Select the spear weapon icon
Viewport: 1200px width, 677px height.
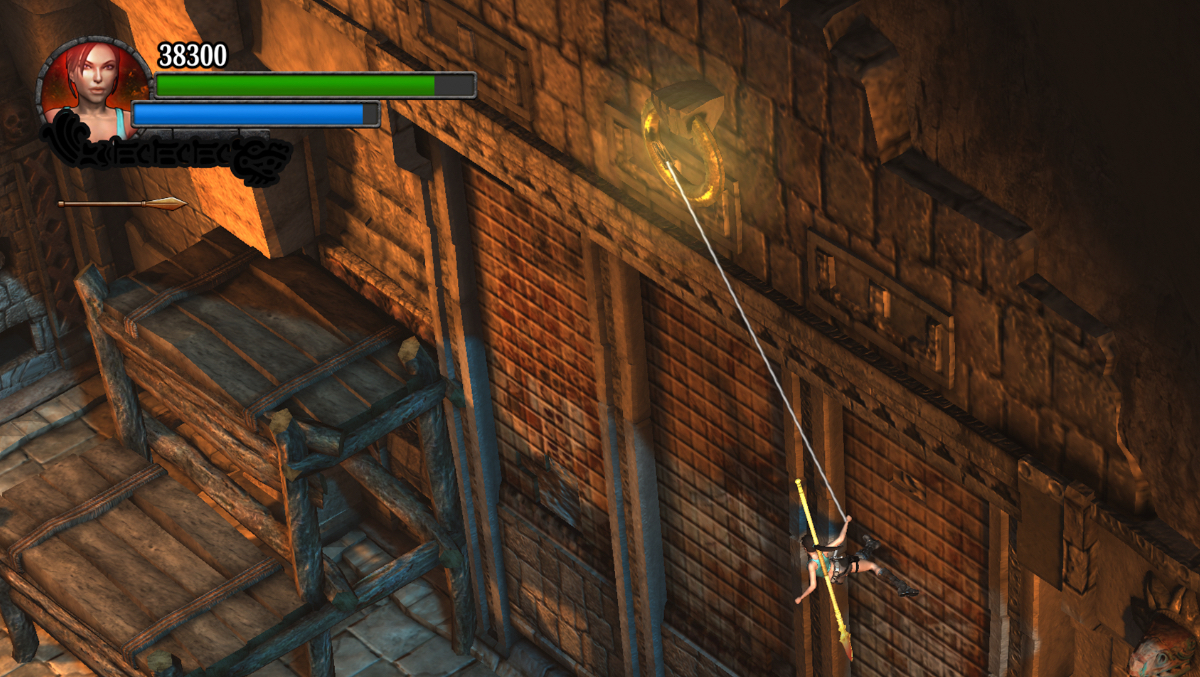click(122, 204)
